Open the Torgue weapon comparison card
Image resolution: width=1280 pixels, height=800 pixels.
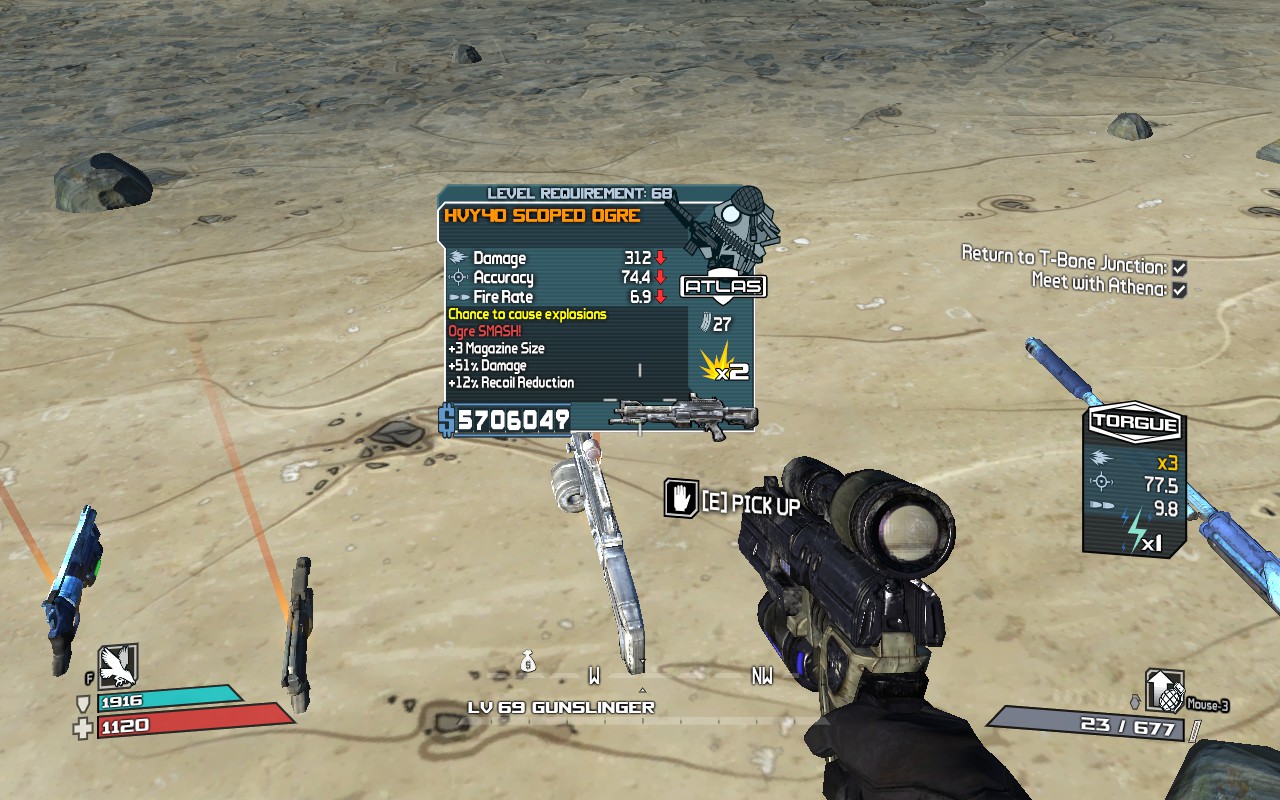coord(1135,480)
